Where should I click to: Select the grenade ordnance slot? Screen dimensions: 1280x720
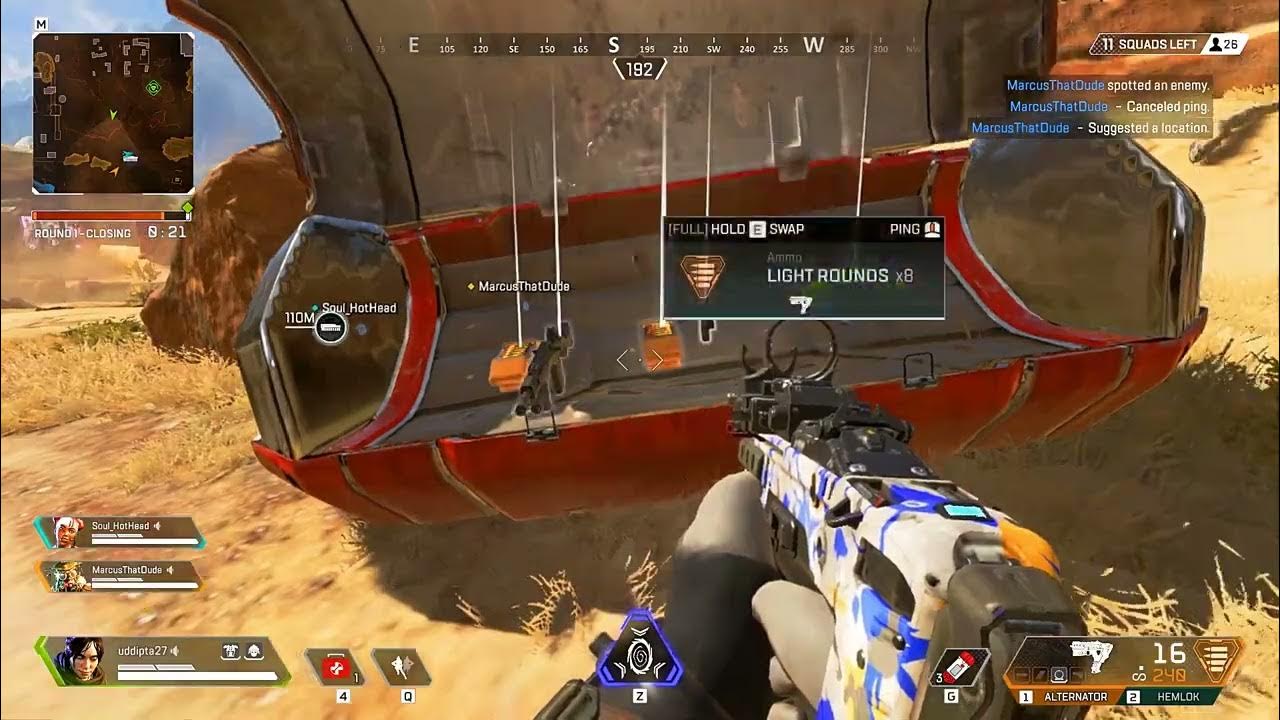tap(961, 668)
